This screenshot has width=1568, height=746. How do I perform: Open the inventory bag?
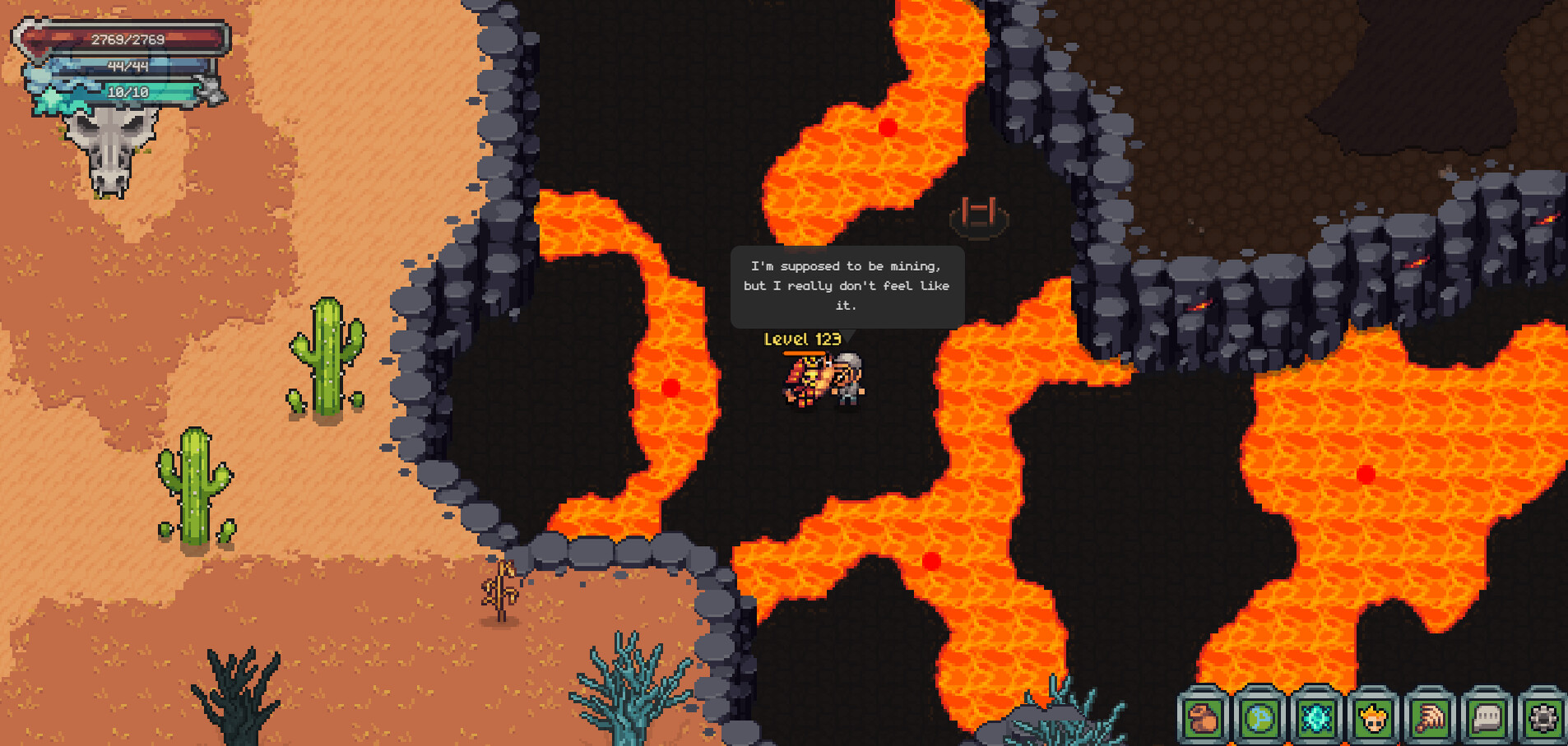pyautogui.click(x=1203, y=718)
